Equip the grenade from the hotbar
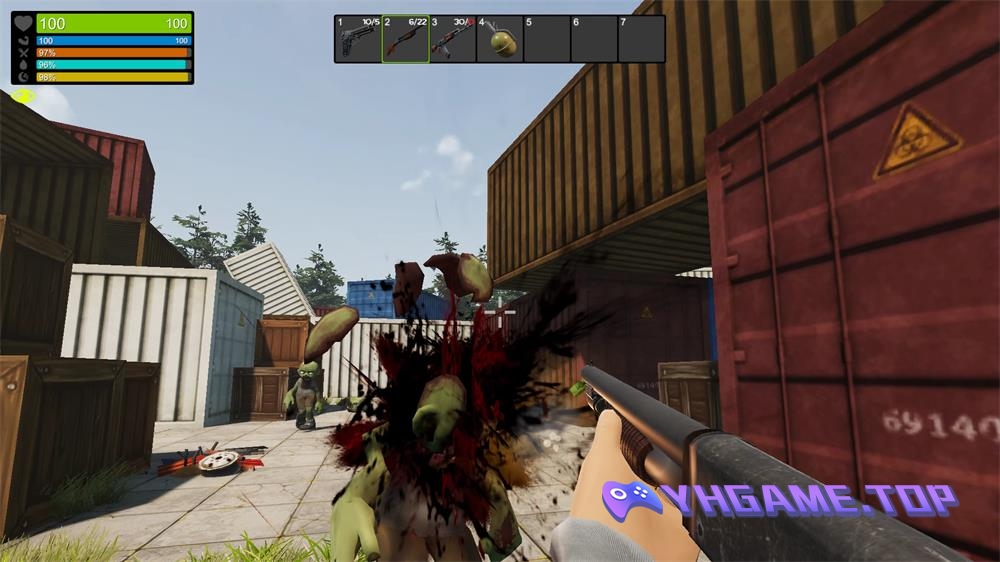Viewport: 1000px width, 562px height. [x=500, y=39]
